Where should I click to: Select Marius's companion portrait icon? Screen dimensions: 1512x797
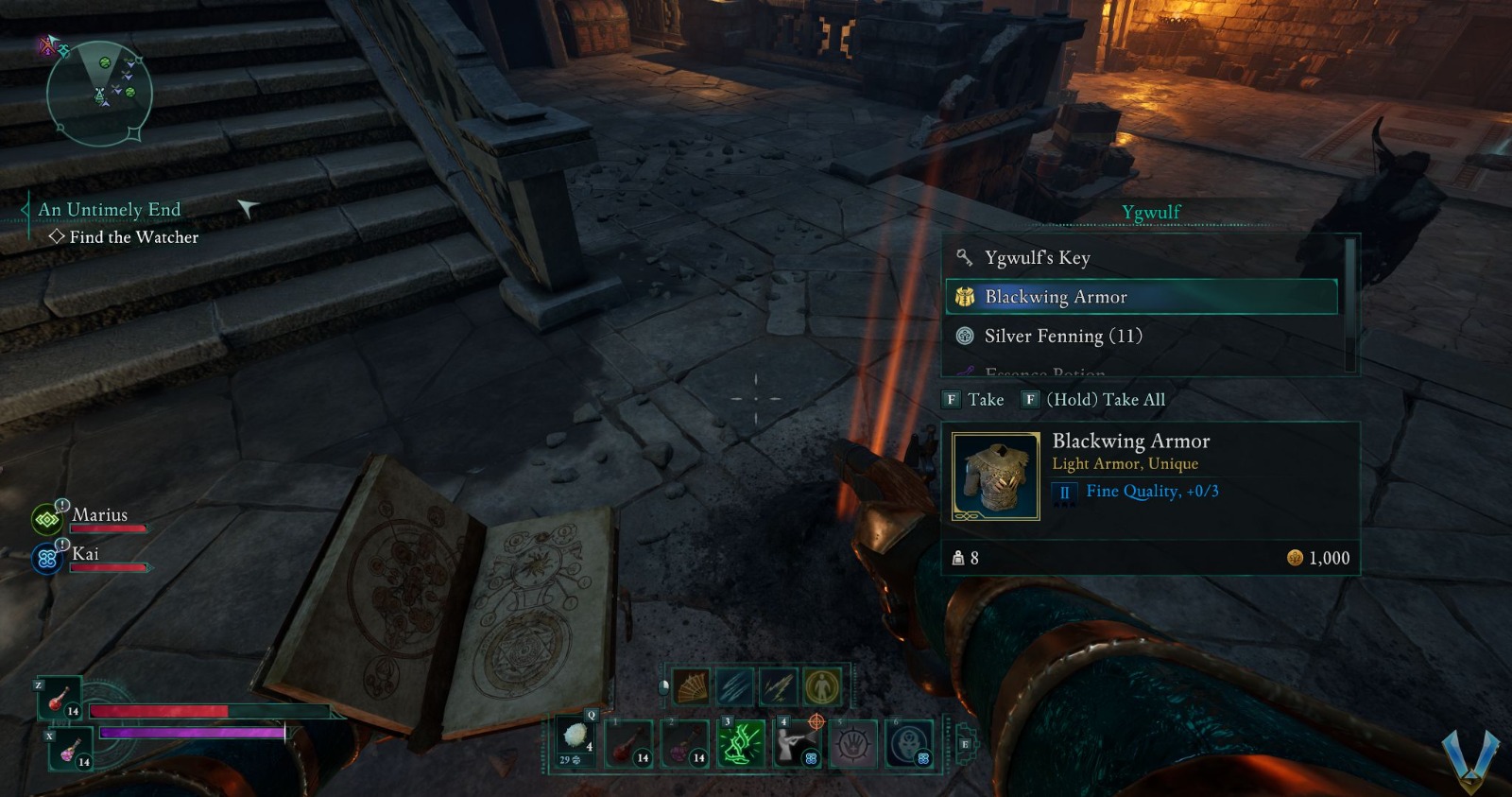point(47,519)
